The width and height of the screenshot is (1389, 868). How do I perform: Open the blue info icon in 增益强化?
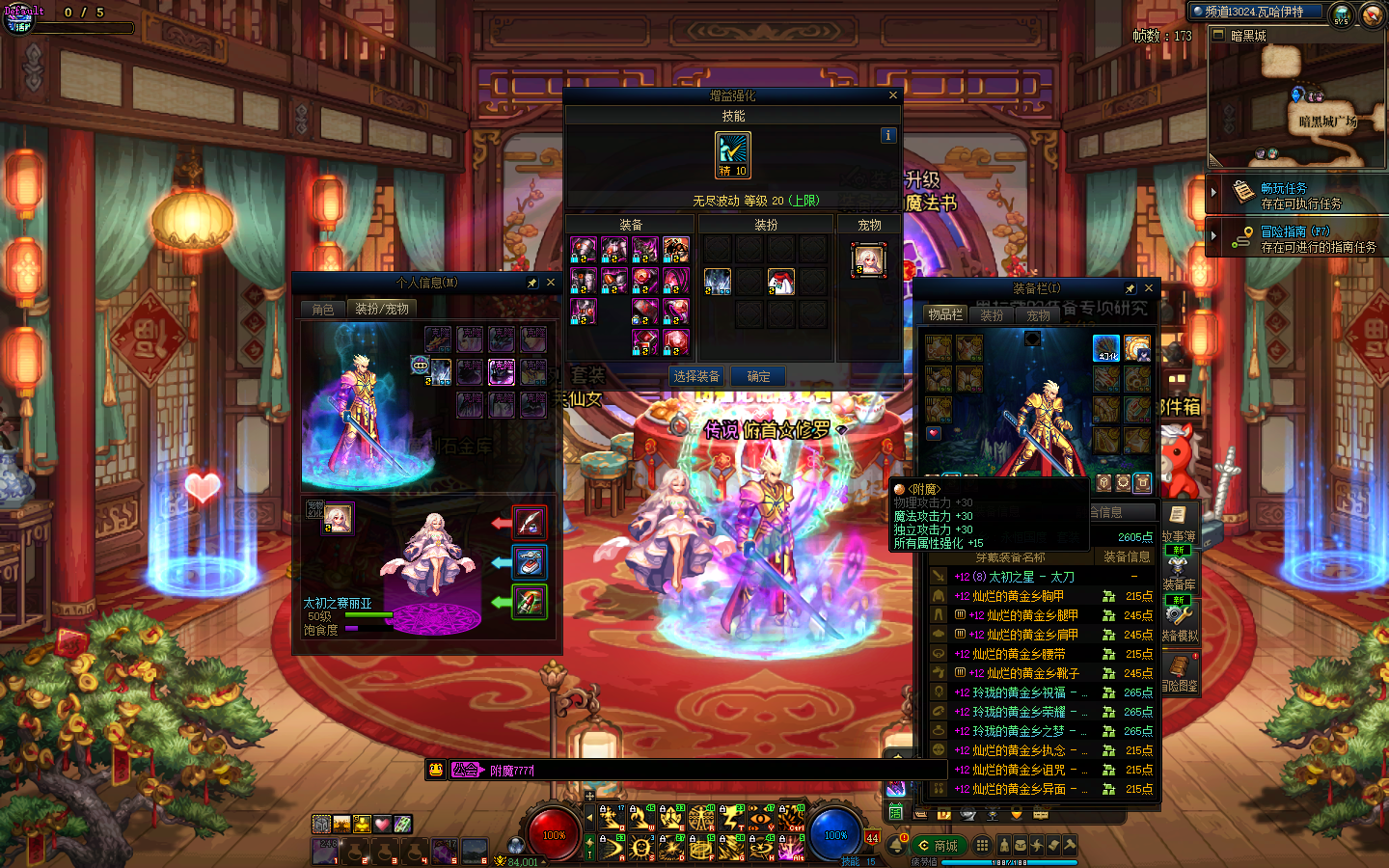pyautogui.click(x=888, y=136)
